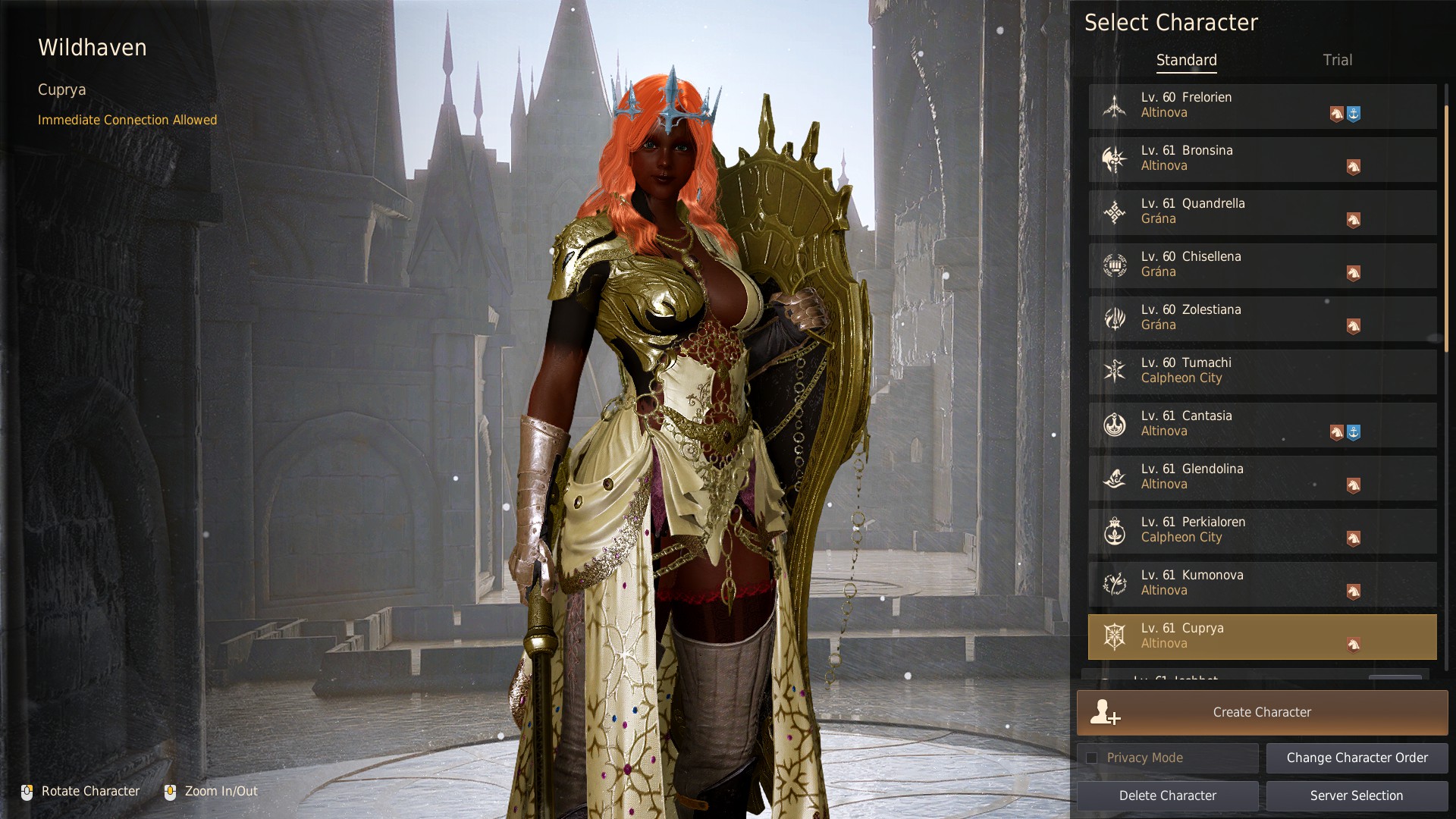The height and width of the screenshot is (819, 1456).
Task: Choose the Bronsina character row
Action: pos(1262,159)
